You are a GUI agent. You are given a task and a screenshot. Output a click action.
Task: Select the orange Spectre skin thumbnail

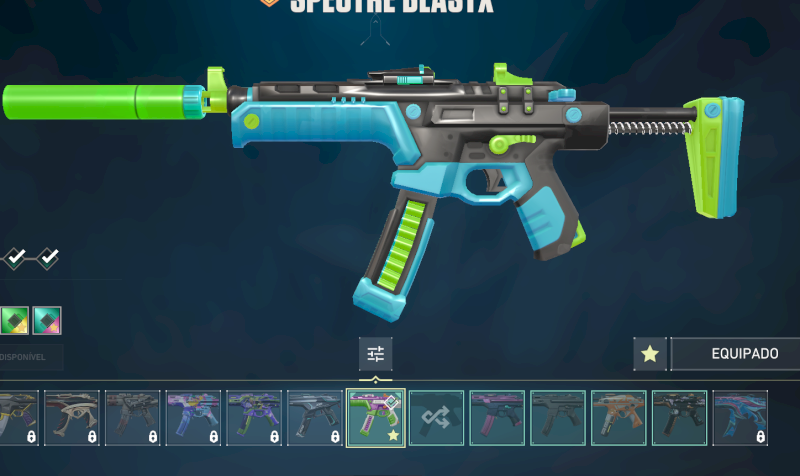point(619,418)
